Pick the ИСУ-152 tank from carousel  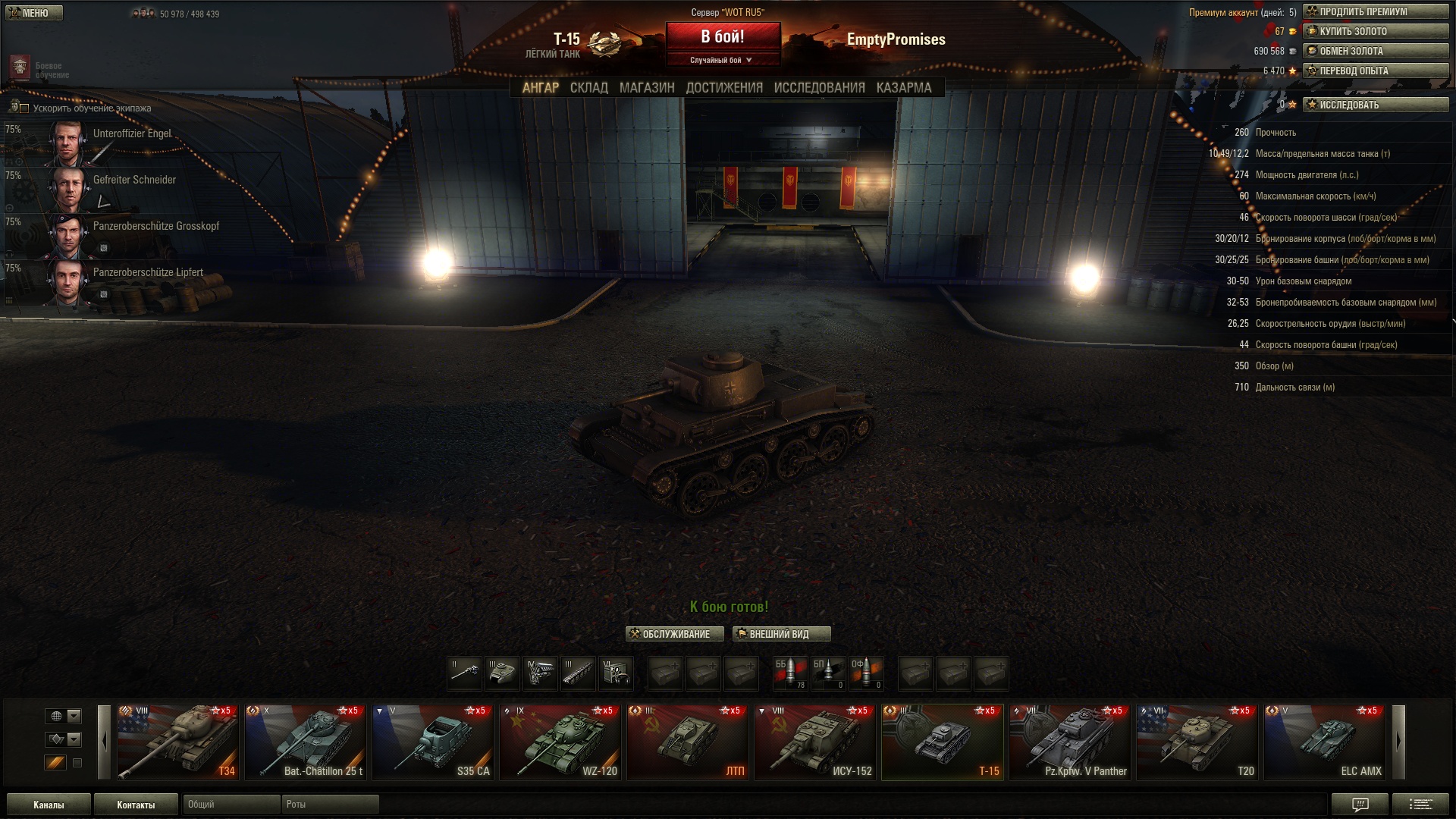pyautogui.click(x=816, y=742)
